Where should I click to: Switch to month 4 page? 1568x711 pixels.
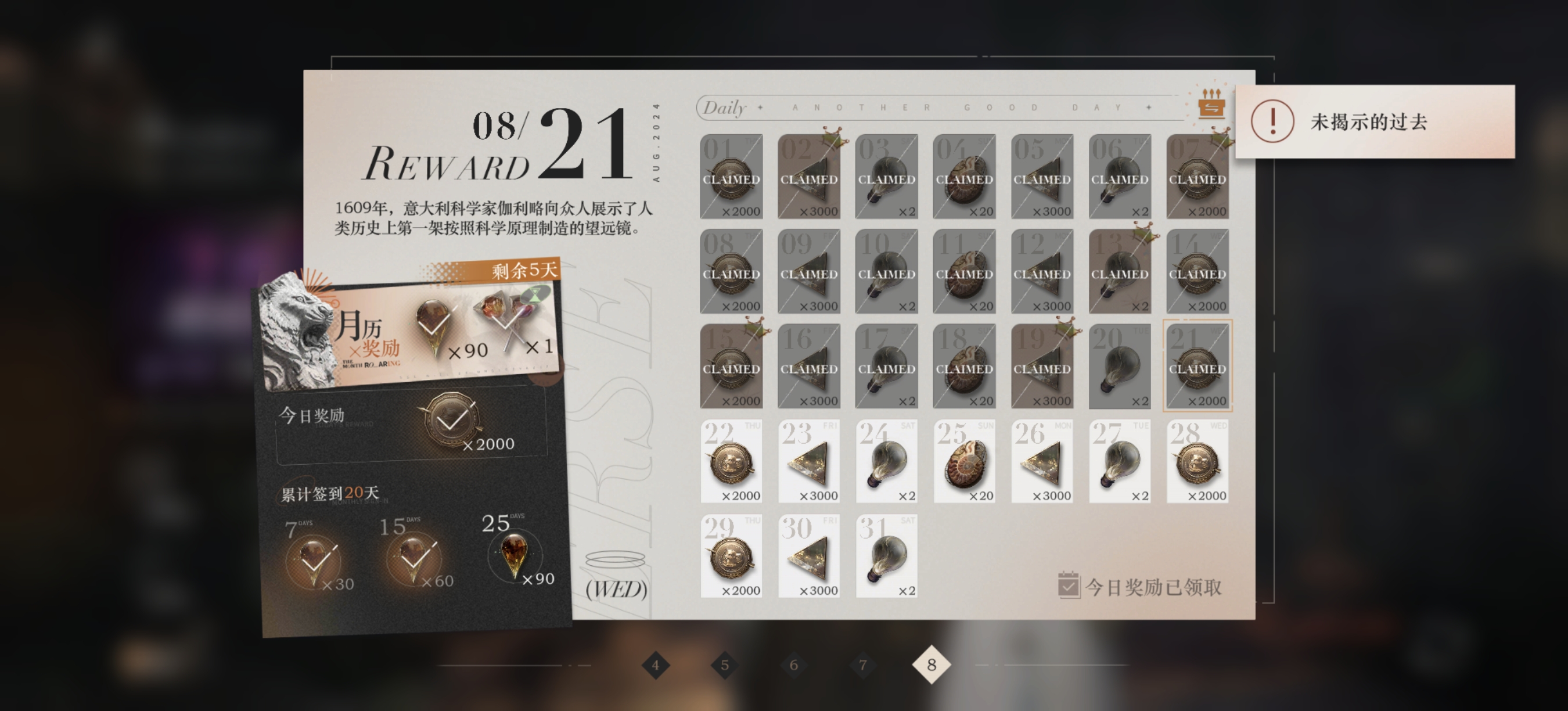(x=656, y=665)
